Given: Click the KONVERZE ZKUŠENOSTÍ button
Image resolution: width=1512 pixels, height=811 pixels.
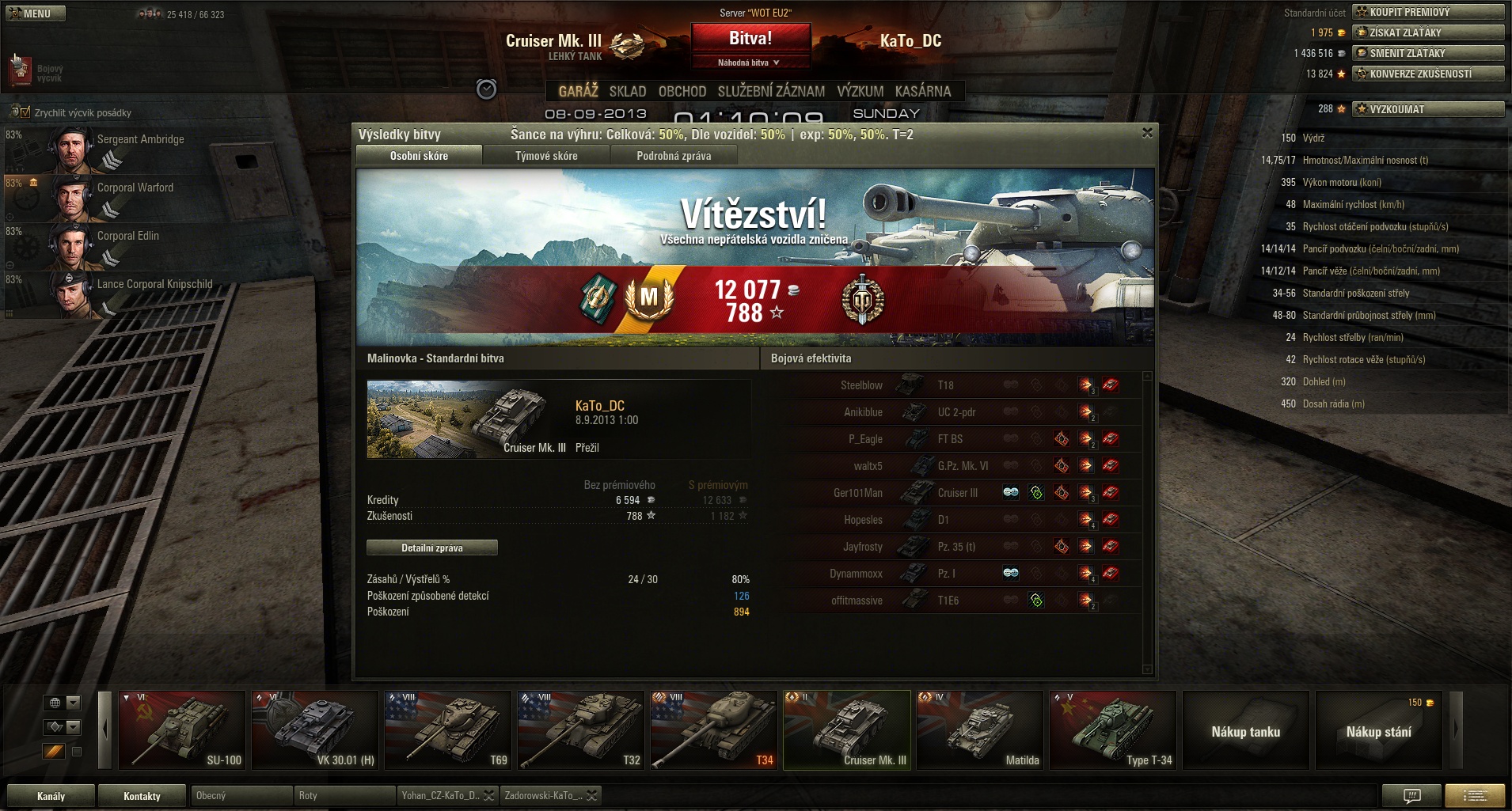Looking at the screenshot, I should 1428,74.
